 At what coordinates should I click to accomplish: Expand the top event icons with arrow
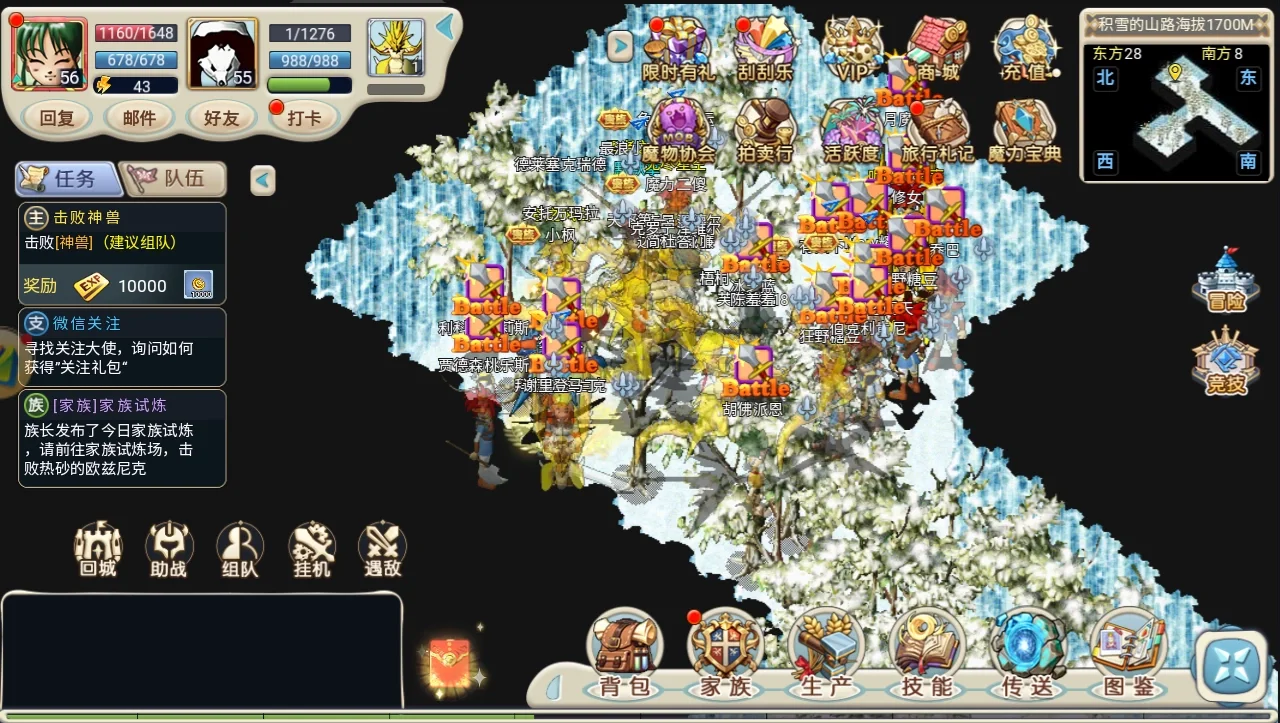[x=618, y=45]
